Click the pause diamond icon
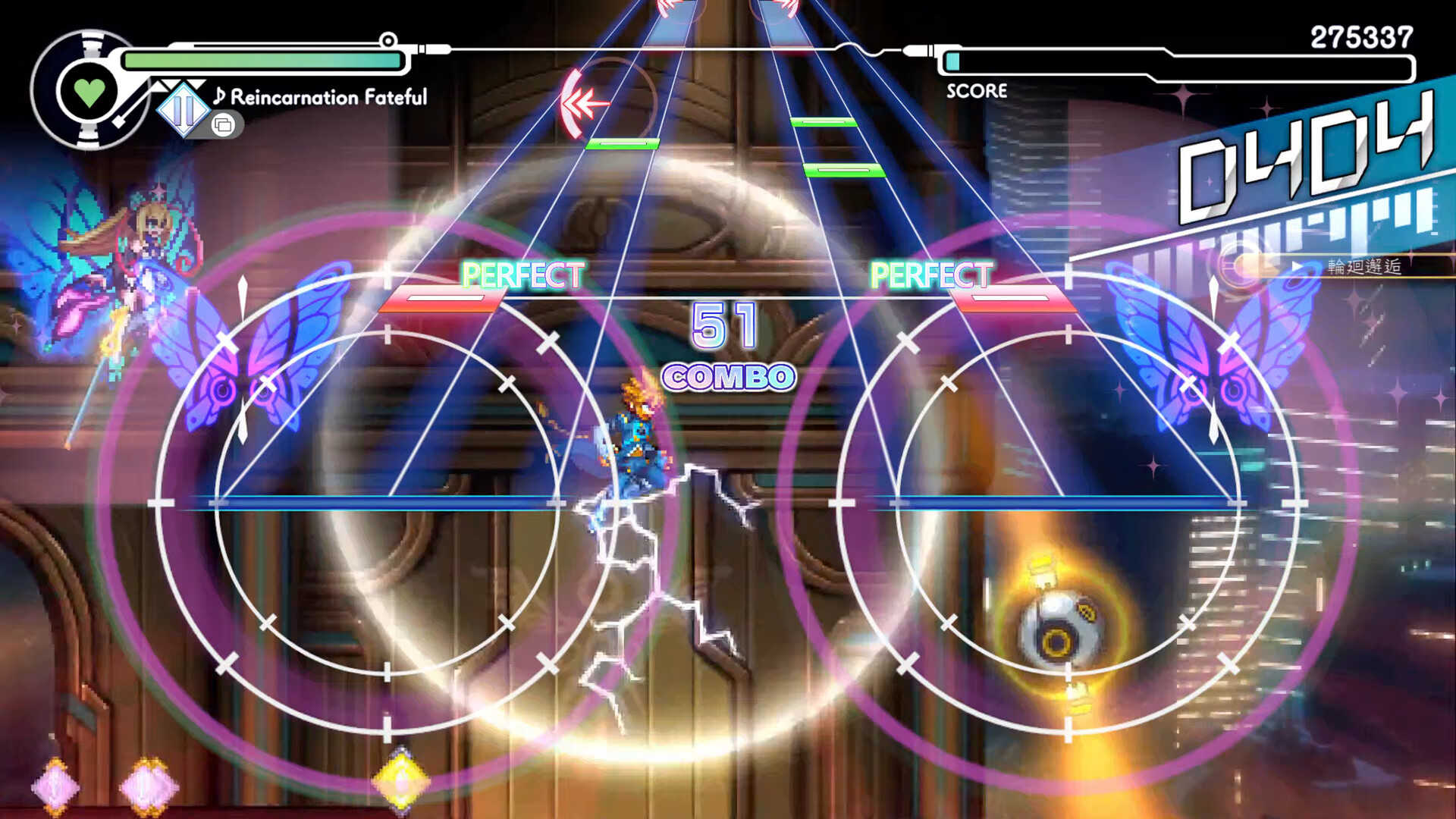The width and height of the screenshot is (1456, 819). coord(182,111)
